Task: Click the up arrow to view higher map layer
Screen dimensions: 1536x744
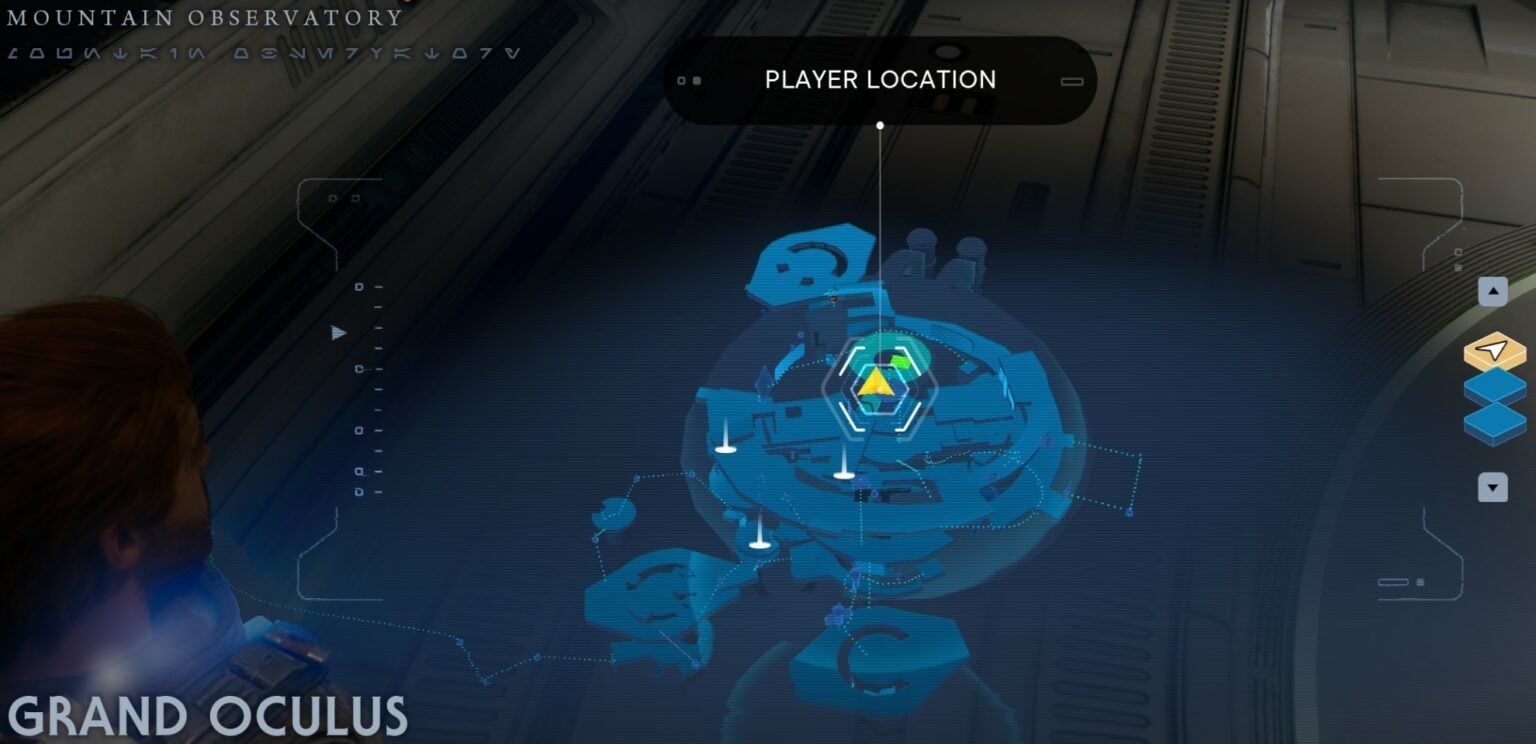Action: point(1492,291)
